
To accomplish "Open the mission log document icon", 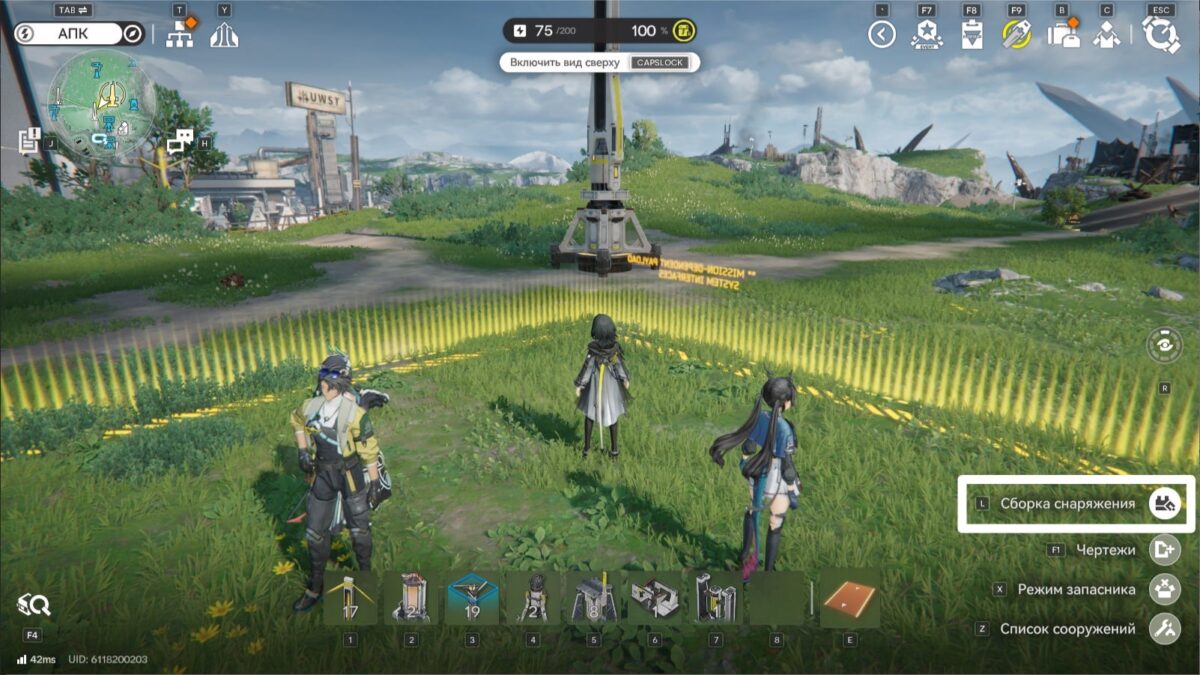I will (28, 141).
